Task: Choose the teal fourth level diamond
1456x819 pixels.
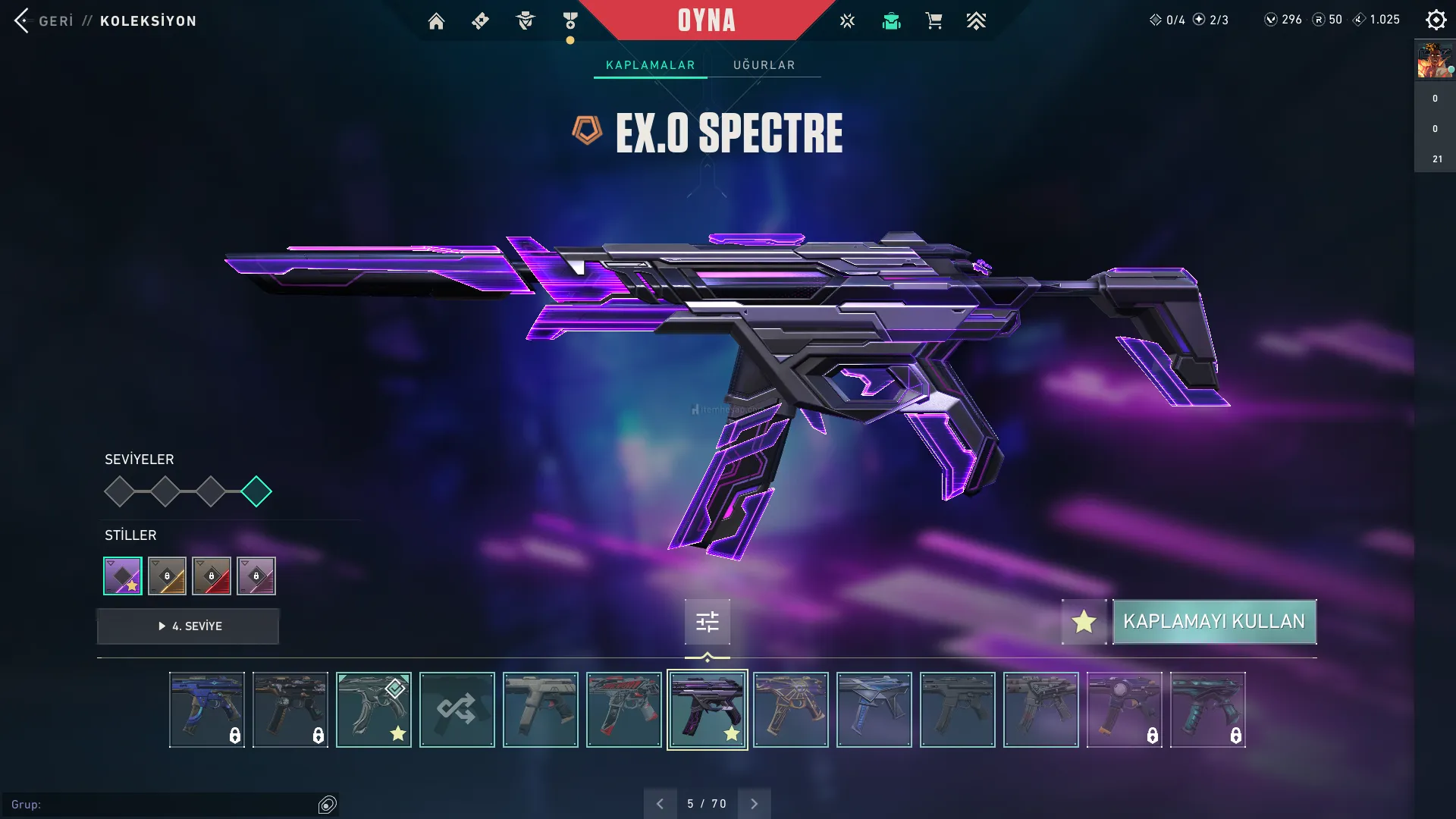Action: (256, 491)
